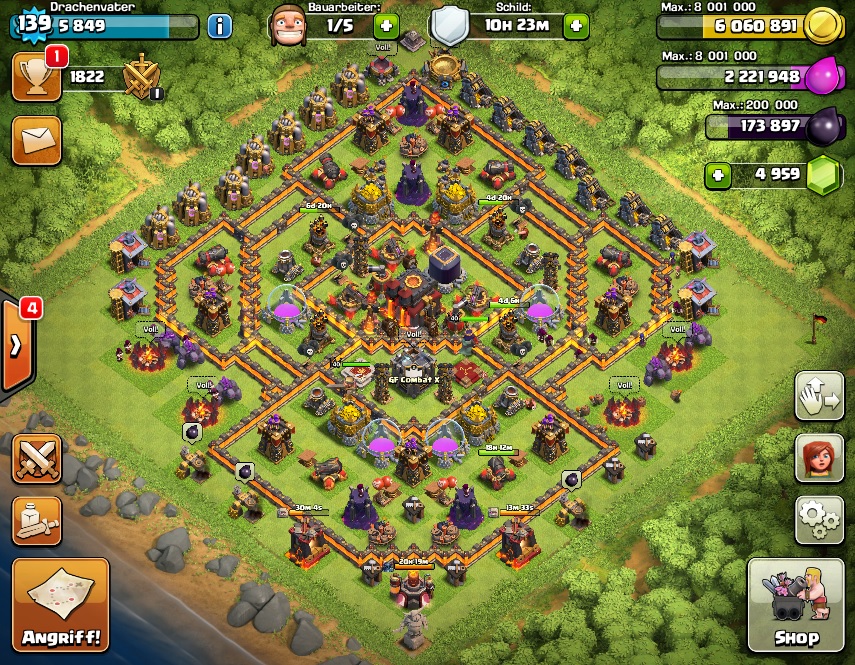Viewport: 855px width, 665px height.
Task: Open the trophy ranking button
Action: (x=37, y=77)
